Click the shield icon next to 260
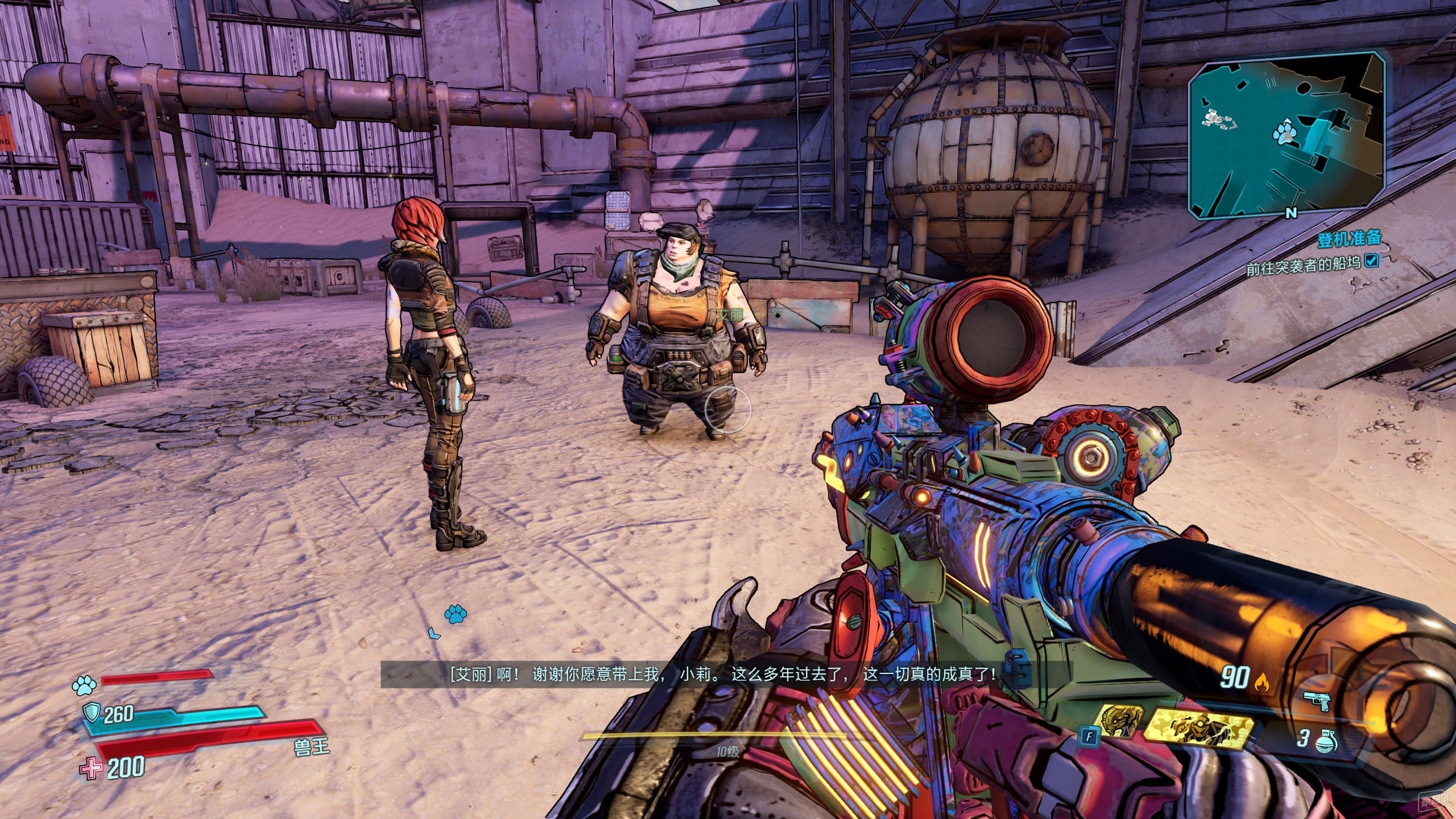The width and height of the screenshot is (1456, 819). 92,712
